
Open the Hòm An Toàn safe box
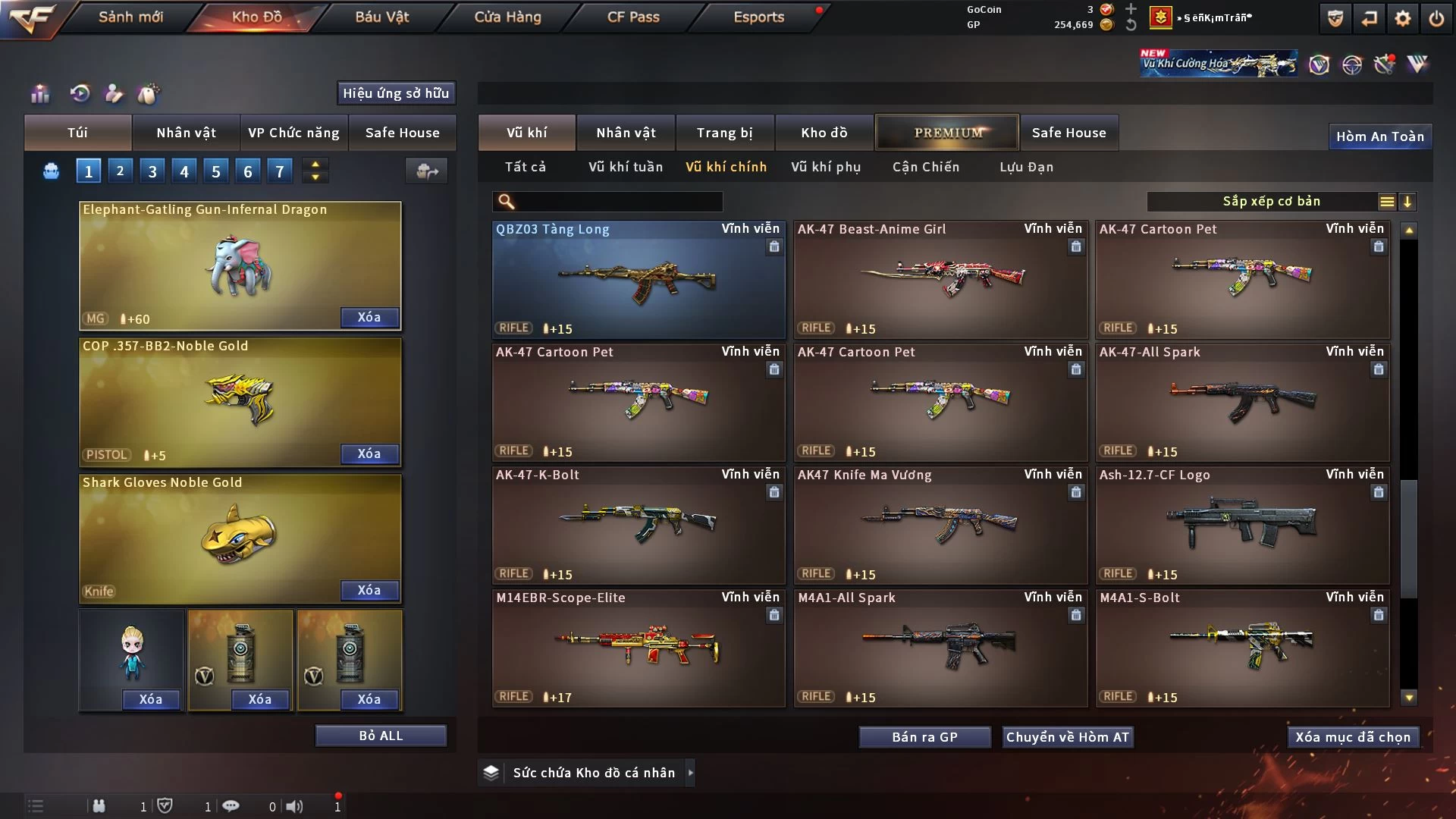coord(1379,136)
